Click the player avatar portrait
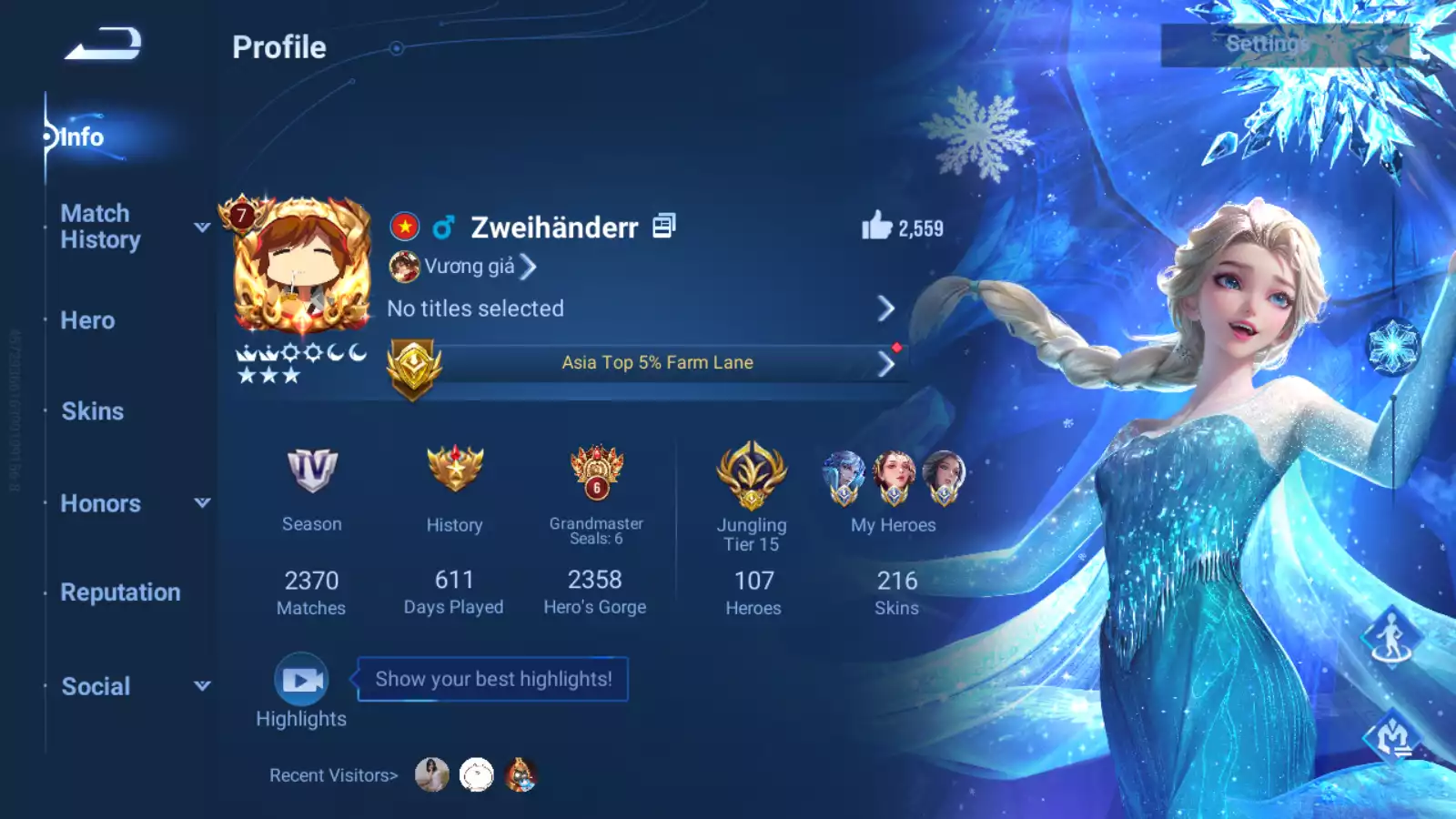This screenshot has height=819, width=1456. coord(302,265)
